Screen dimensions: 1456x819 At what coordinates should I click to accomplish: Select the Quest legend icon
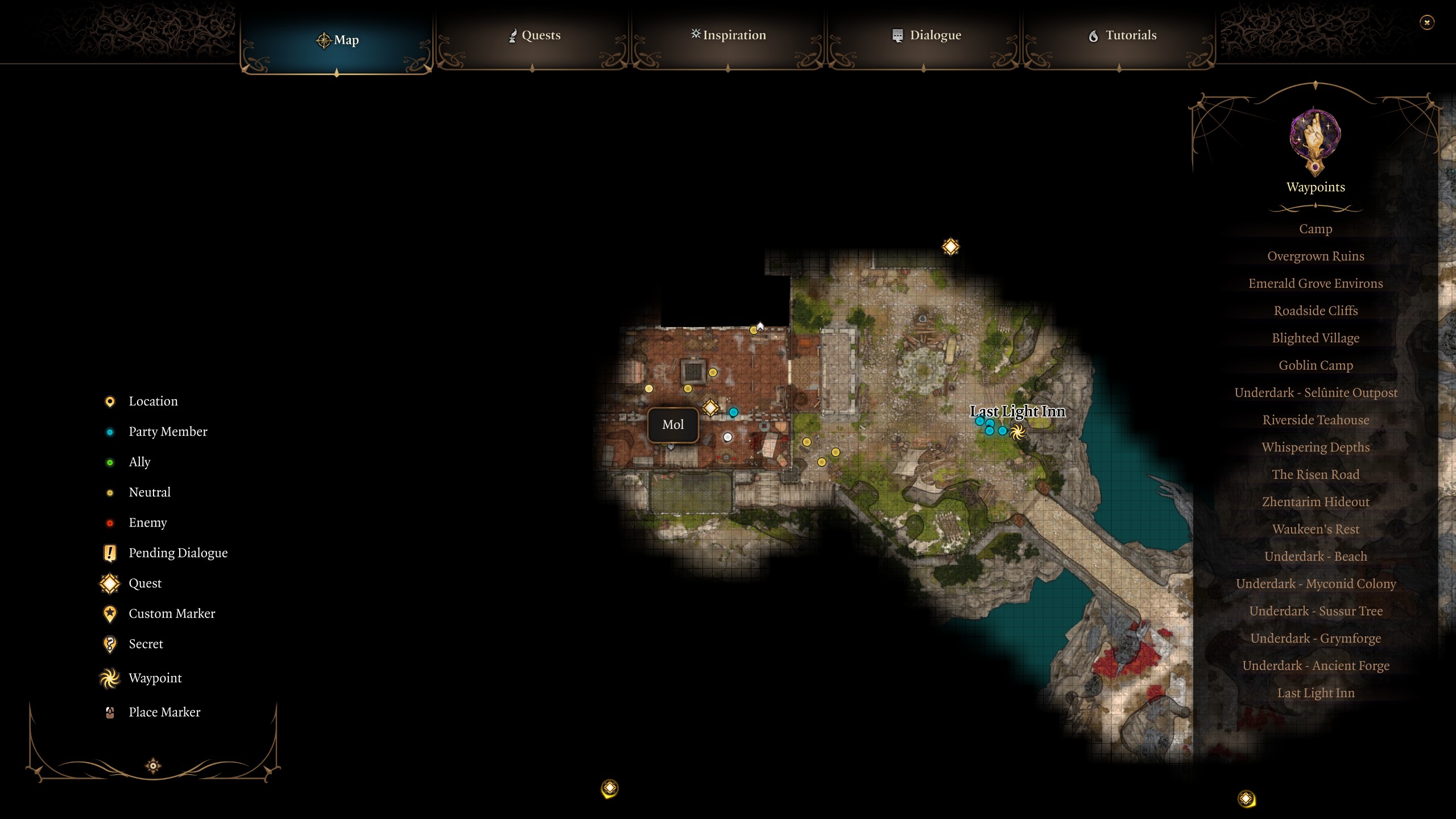tap(109, 583)
